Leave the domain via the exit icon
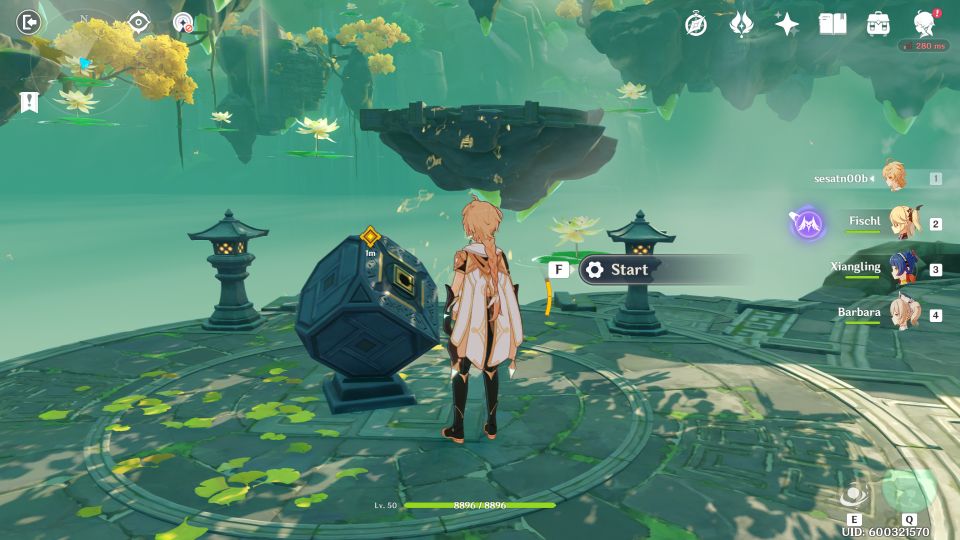Viewport: 960px width, 540px height. tap(29, 22)
